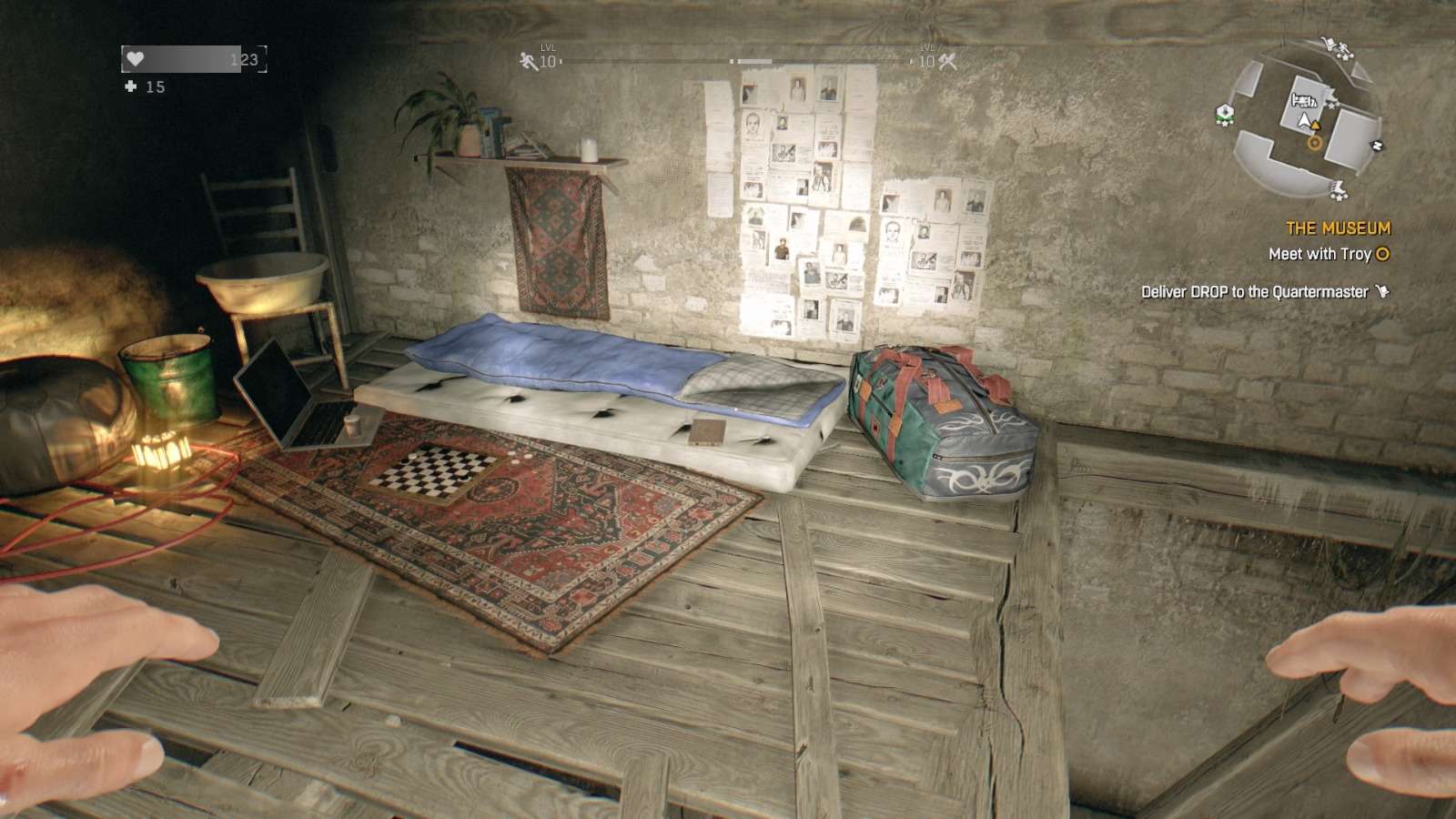Click the yellow triangle marker on the minimap
1456x819 pixels.
coord(1315,125)
